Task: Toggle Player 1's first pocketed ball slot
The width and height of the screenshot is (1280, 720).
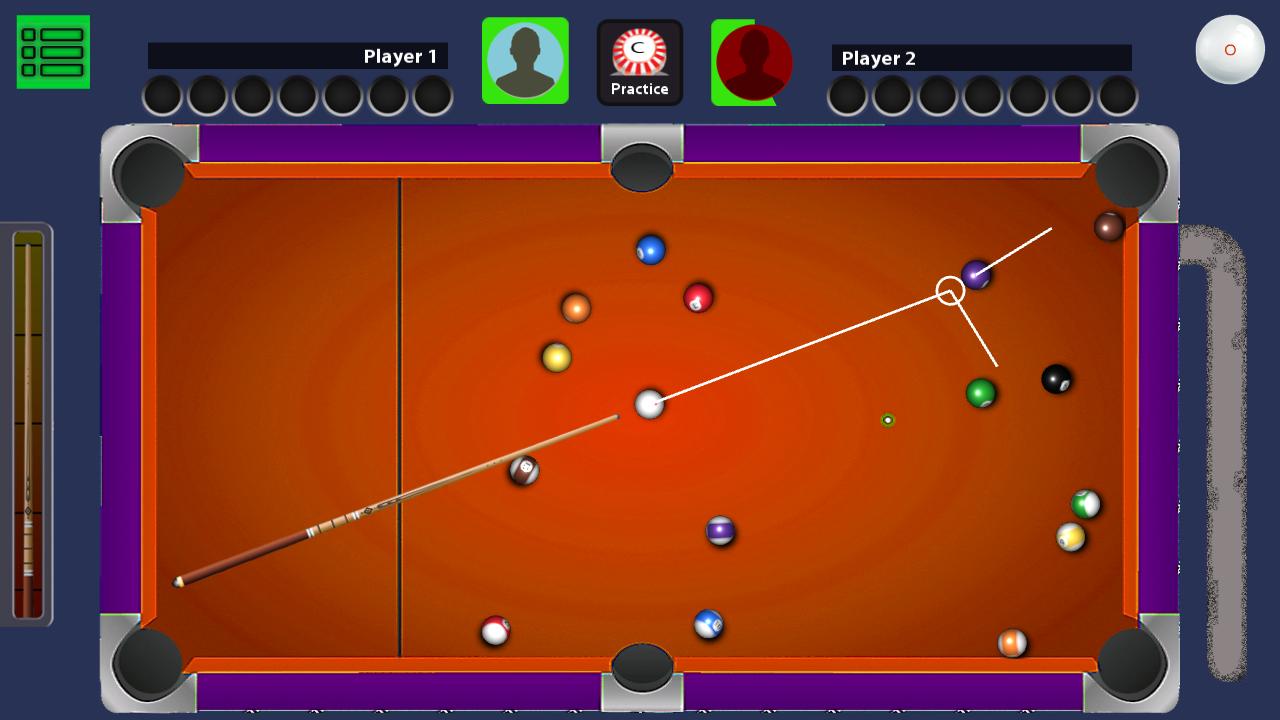Action: [162, 97]
